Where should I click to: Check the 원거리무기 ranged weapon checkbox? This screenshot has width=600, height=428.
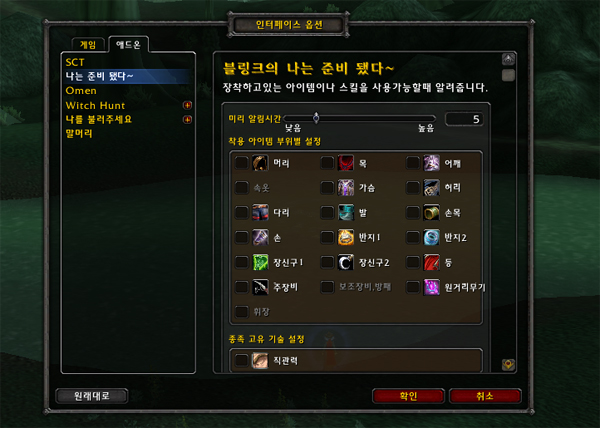413,287
